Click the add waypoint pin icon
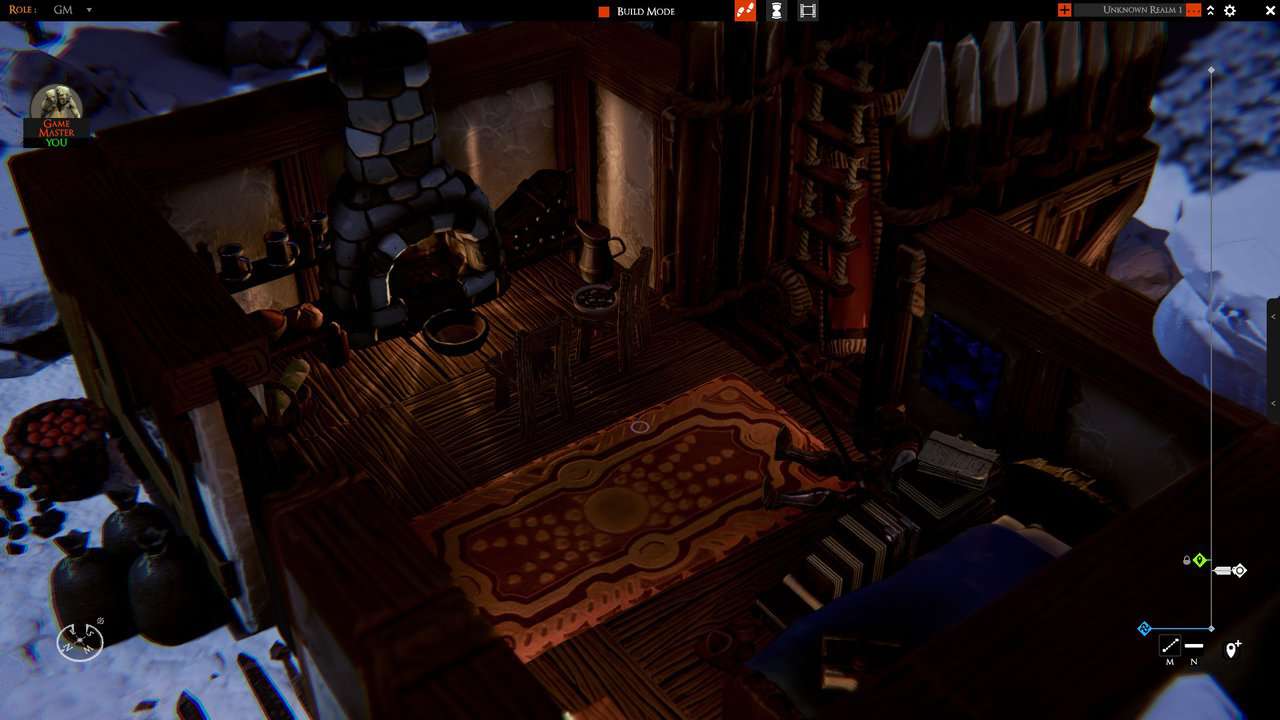1280x720 pixels. [1232, 647]
